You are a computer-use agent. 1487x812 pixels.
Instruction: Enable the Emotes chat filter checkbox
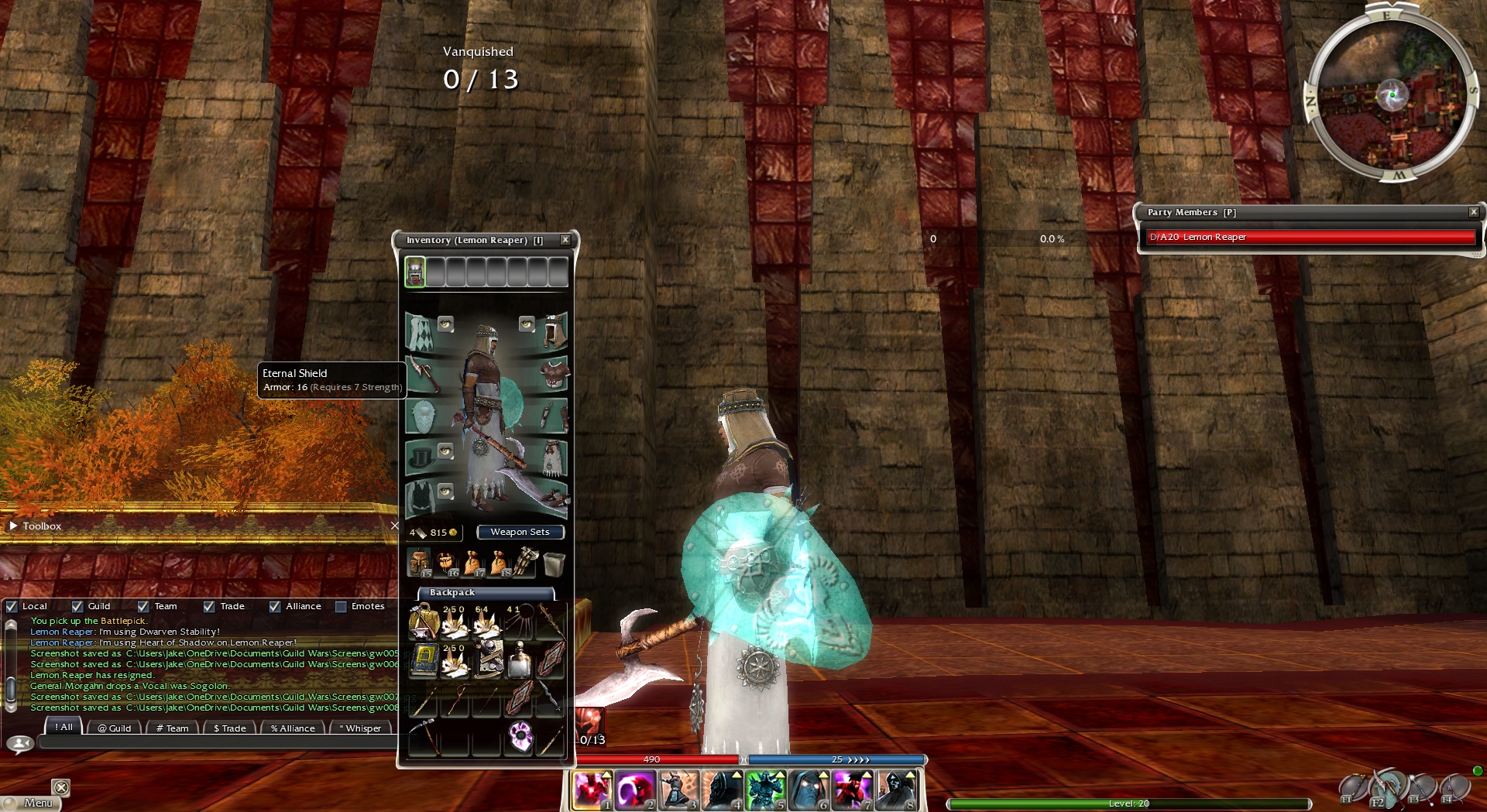[x=341, y=607]
